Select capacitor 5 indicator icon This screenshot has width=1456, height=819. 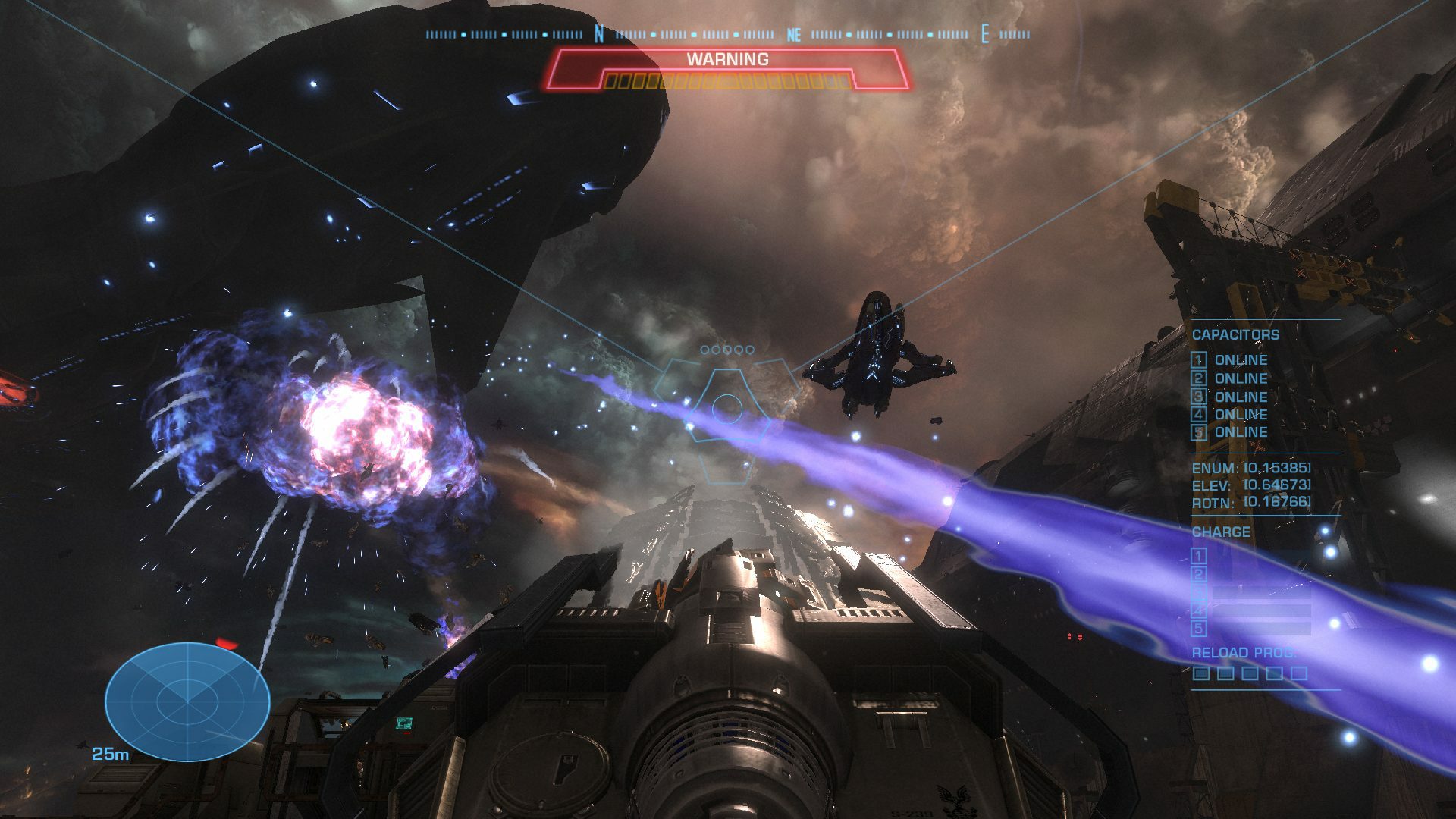(x=1198, y=433)
